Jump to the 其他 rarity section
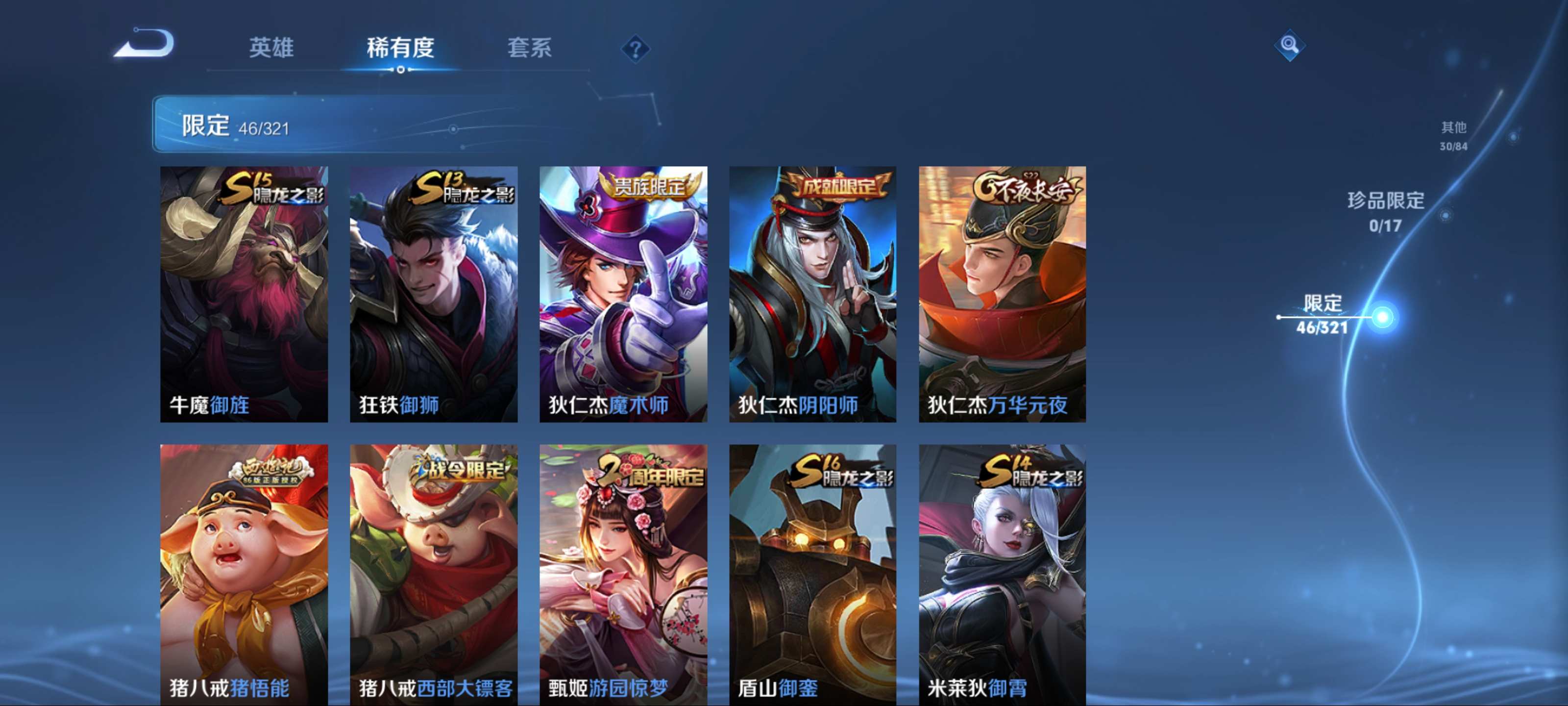1568x706 pixels. coord(1453,135)
